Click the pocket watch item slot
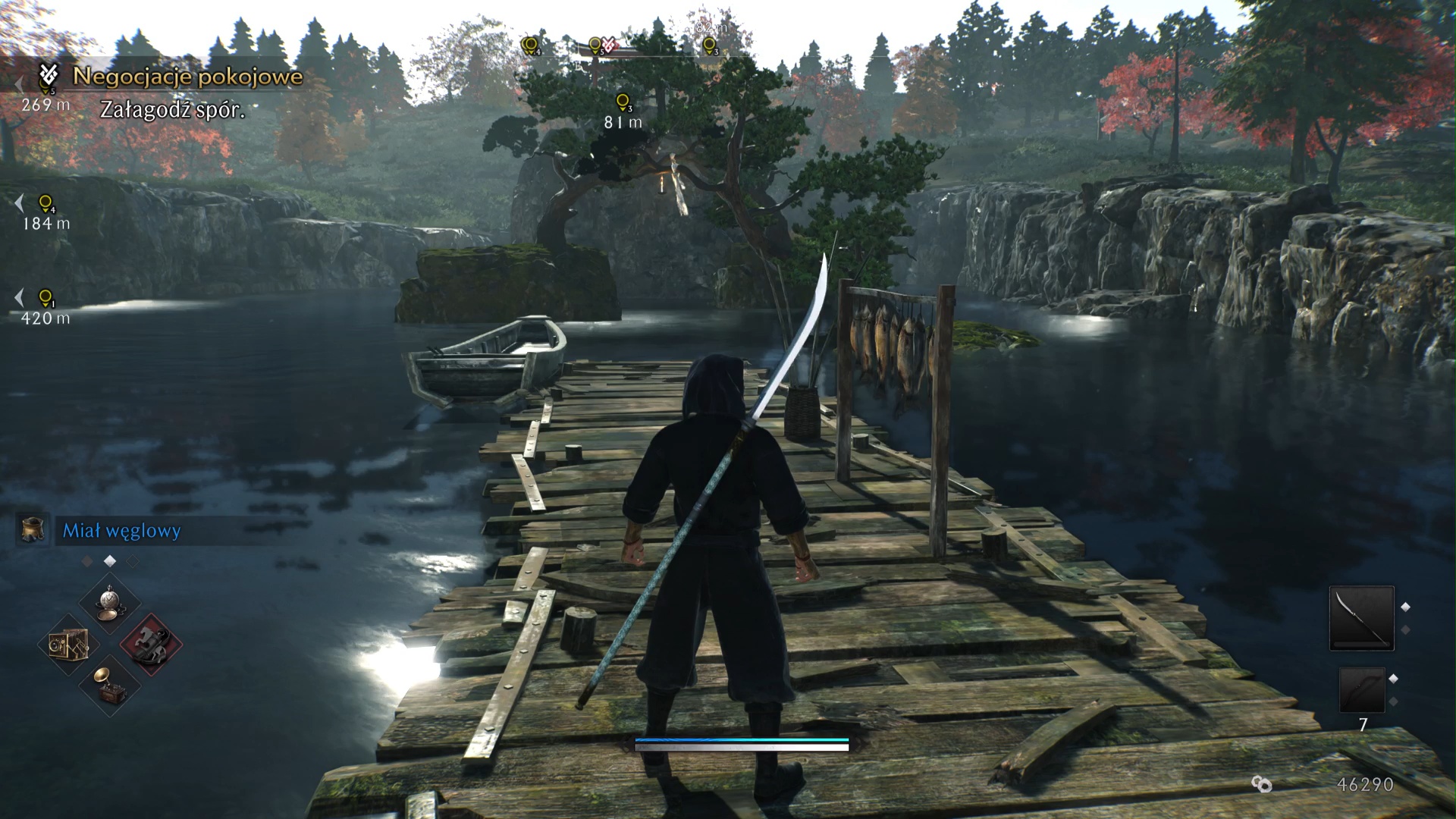Viewport: 1456px width, 819px height. 111,603
